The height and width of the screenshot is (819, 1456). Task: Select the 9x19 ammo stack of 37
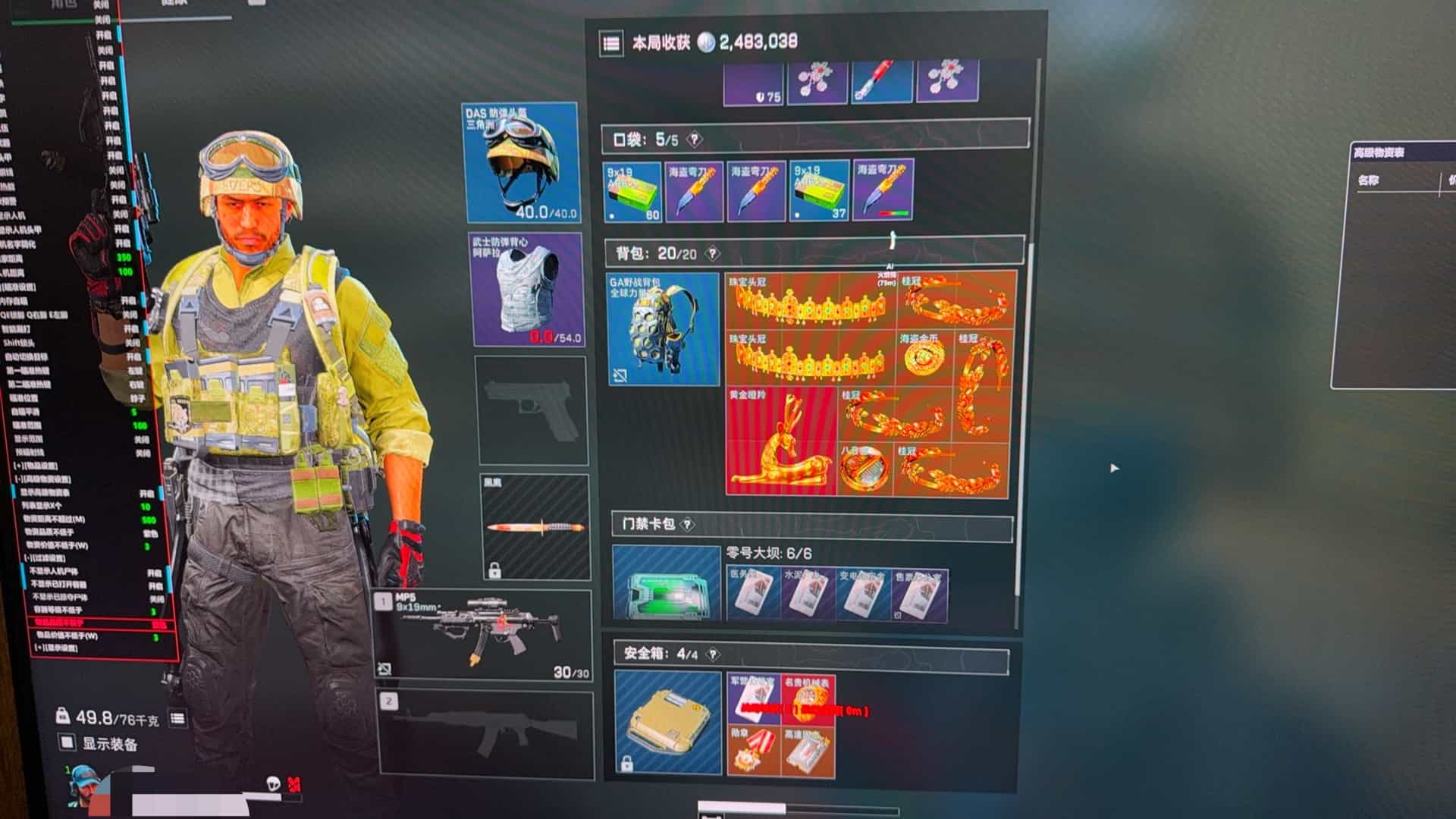coord(819,191)
